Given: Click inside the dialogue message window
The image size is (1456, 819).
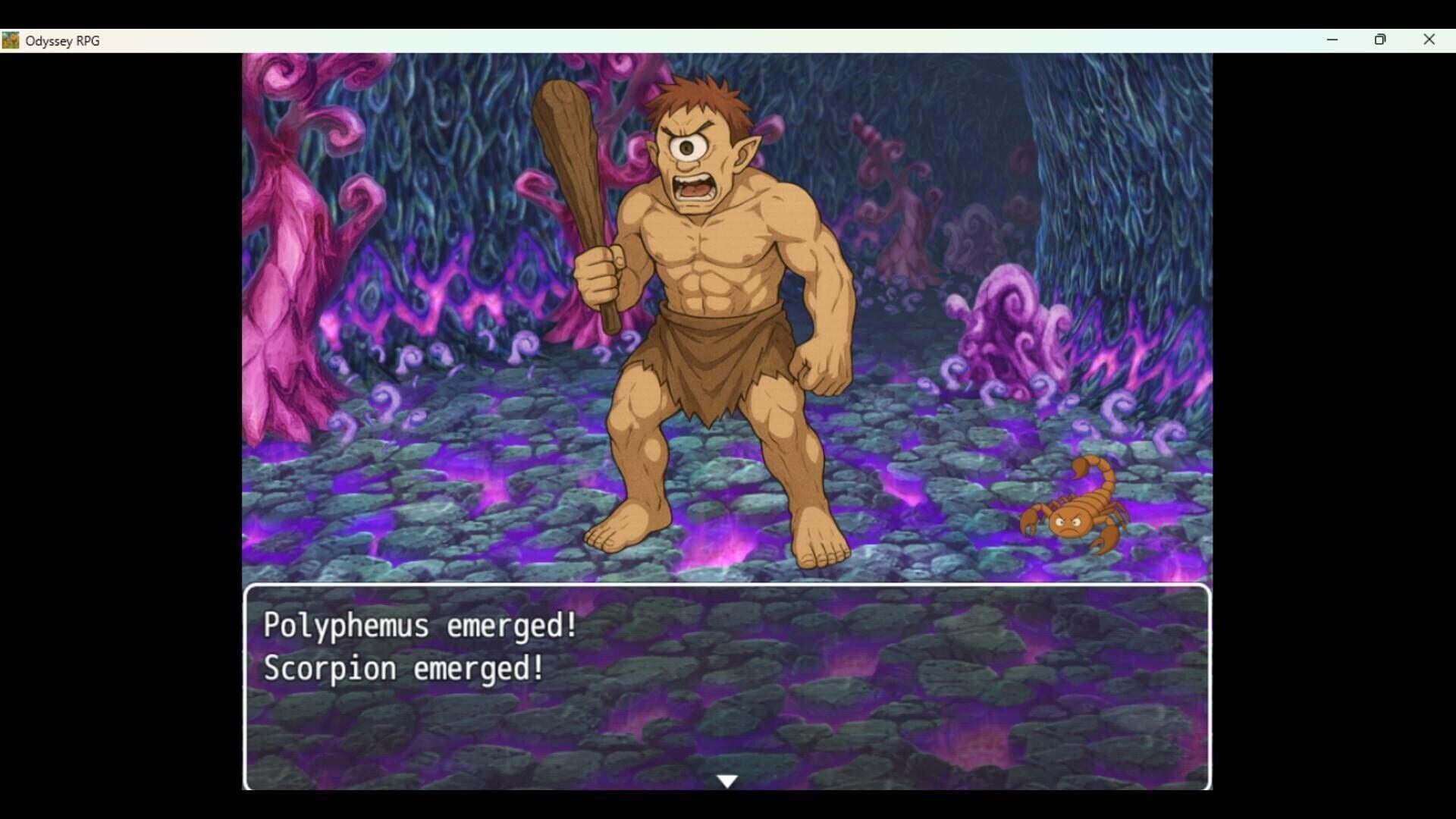Looking at the screenshot, I should point(726,686).
